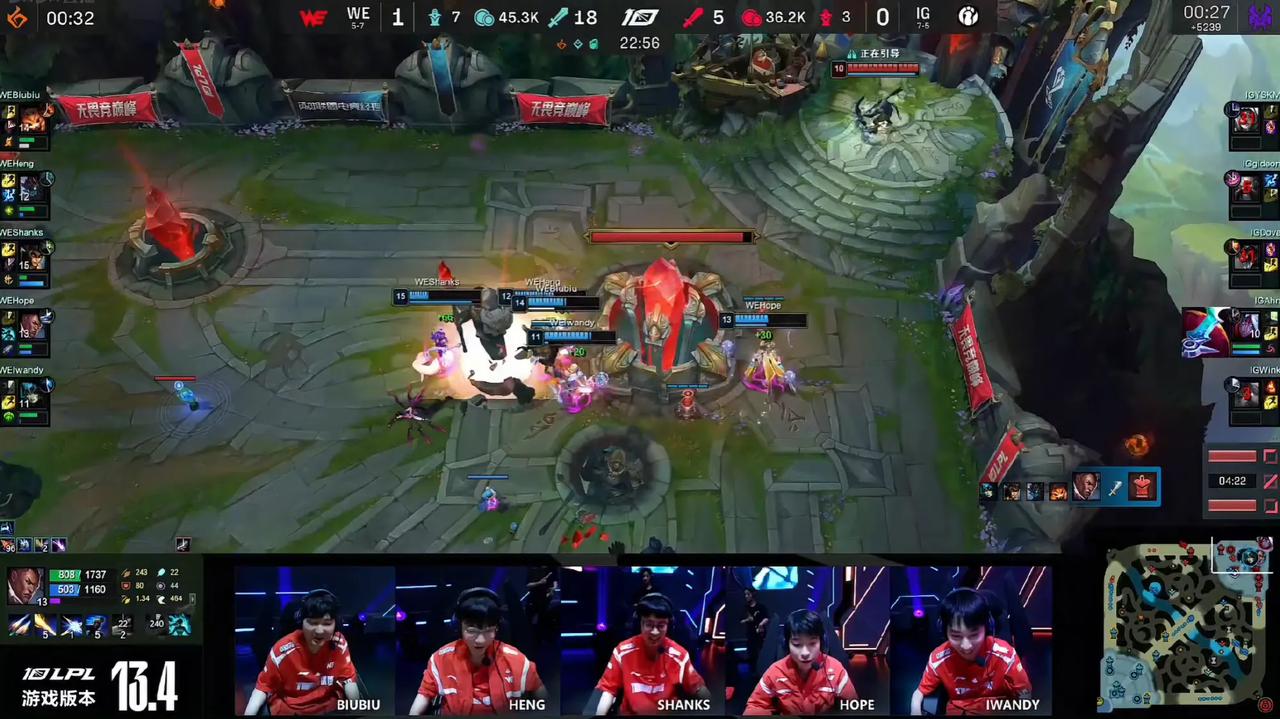
Task: Click the Lucian portrait in the kill feed
Action: pyautogui.click(x=1085, y=487)
